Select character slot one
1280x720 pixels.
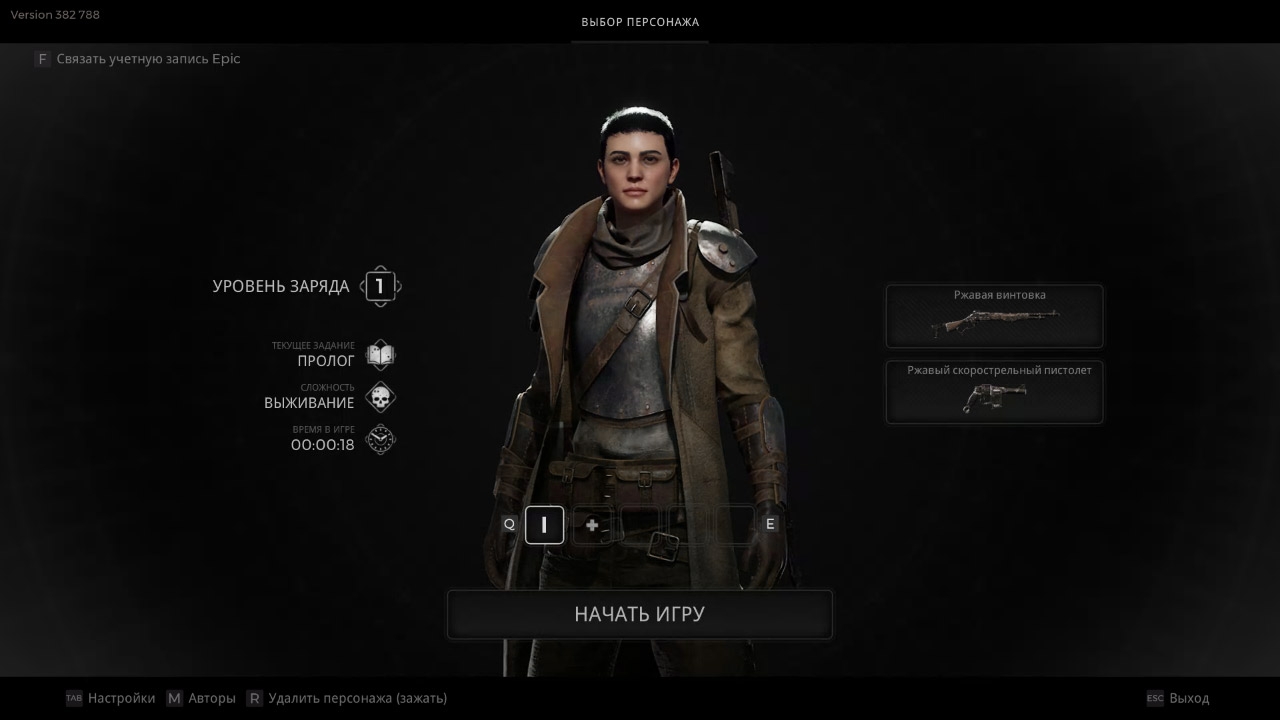click(x=544, y=525)
